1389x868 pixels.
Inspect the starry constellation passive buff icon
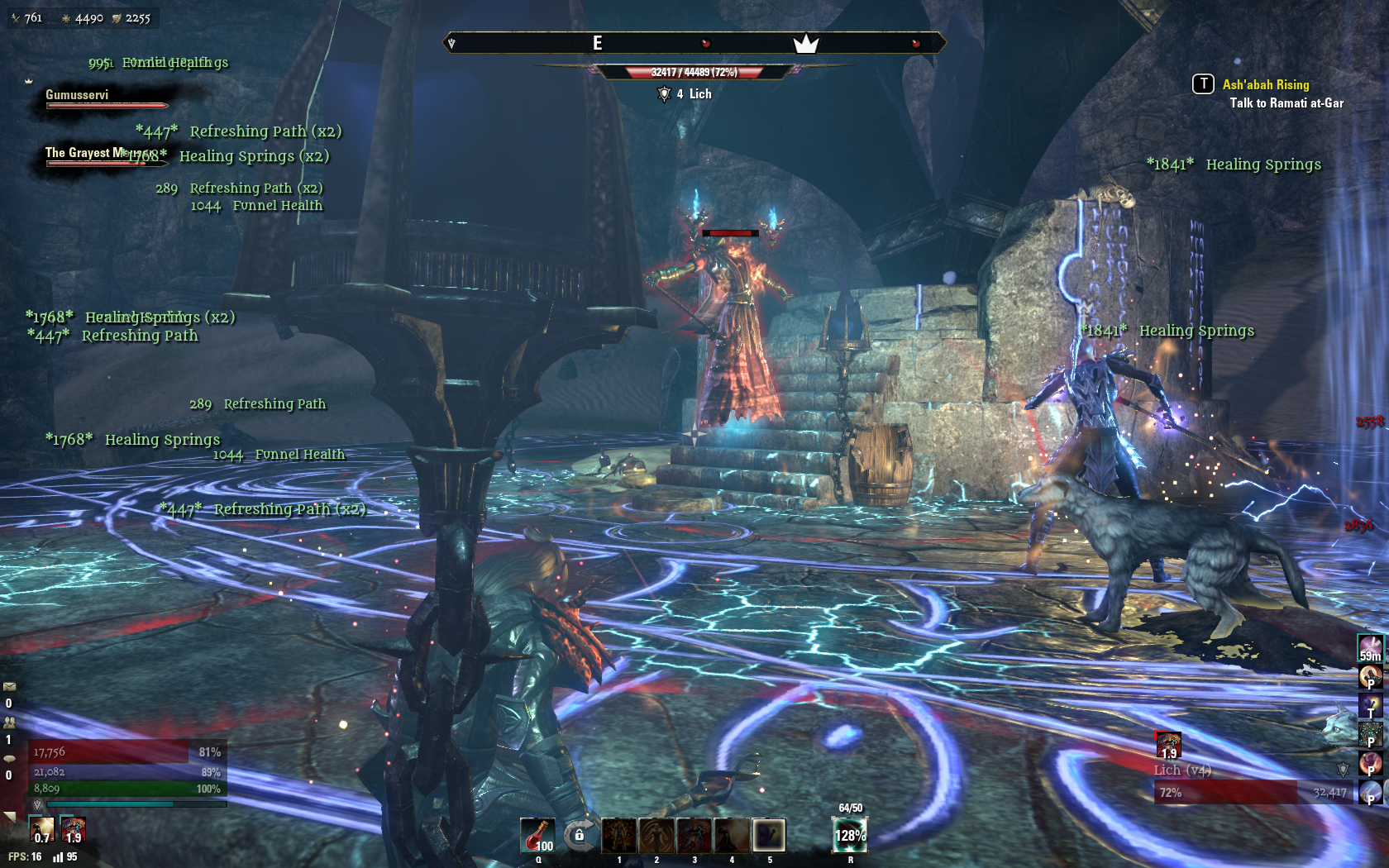click(x=1370, y=733)
